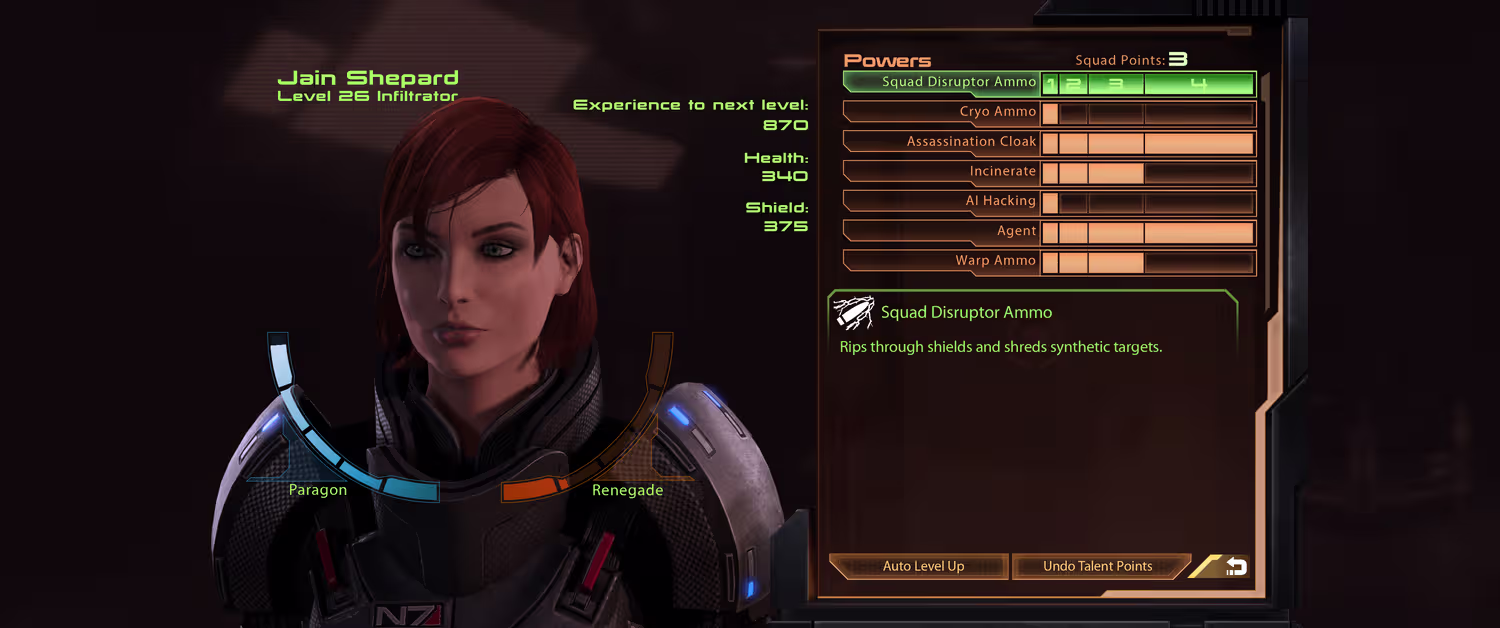Choose the Agent passive power

pyautogui.click(x=943, y=231)
